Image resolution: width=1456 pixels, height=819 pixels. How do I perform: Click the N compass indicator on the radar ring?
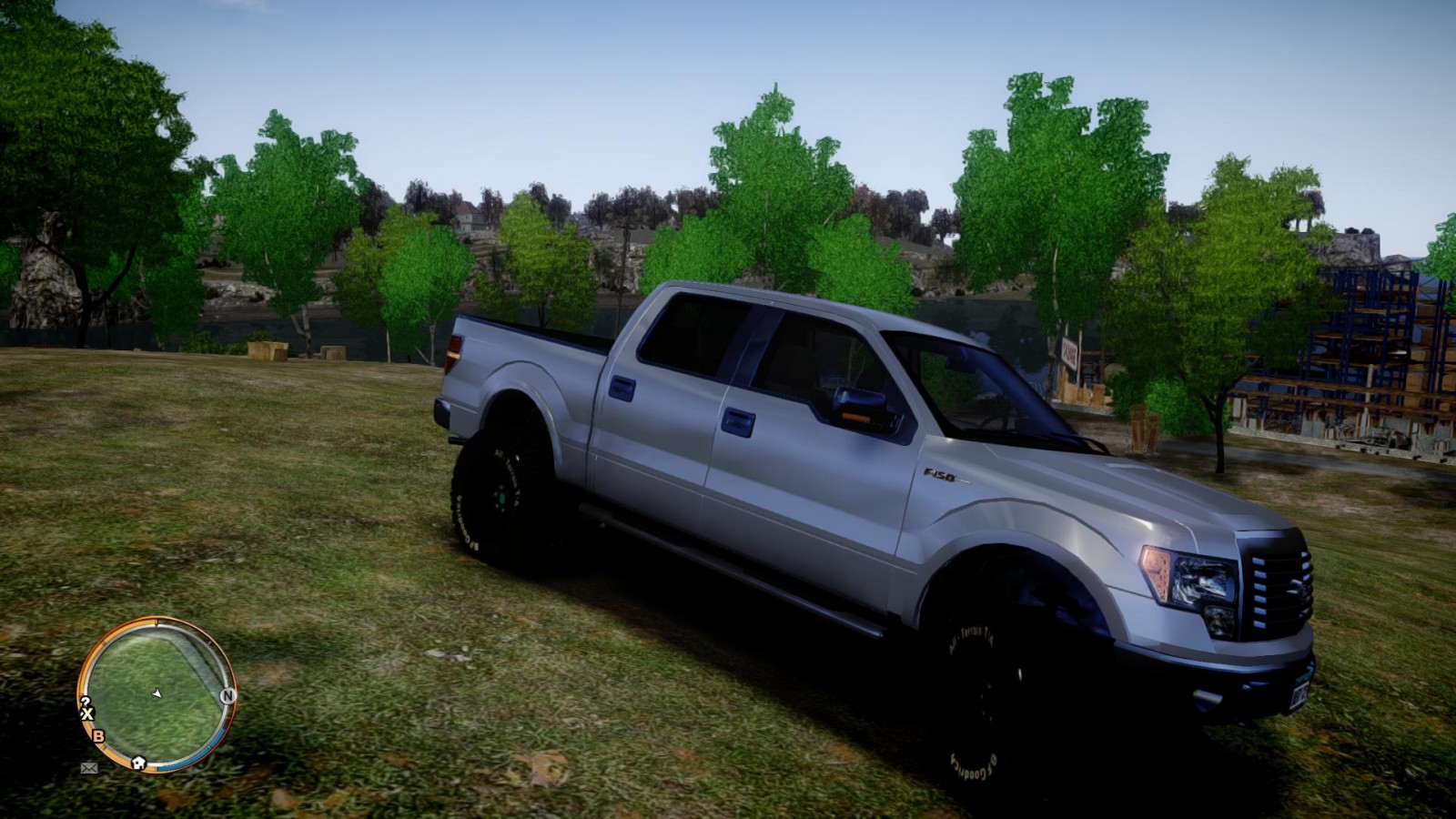[x=227, y=694]
